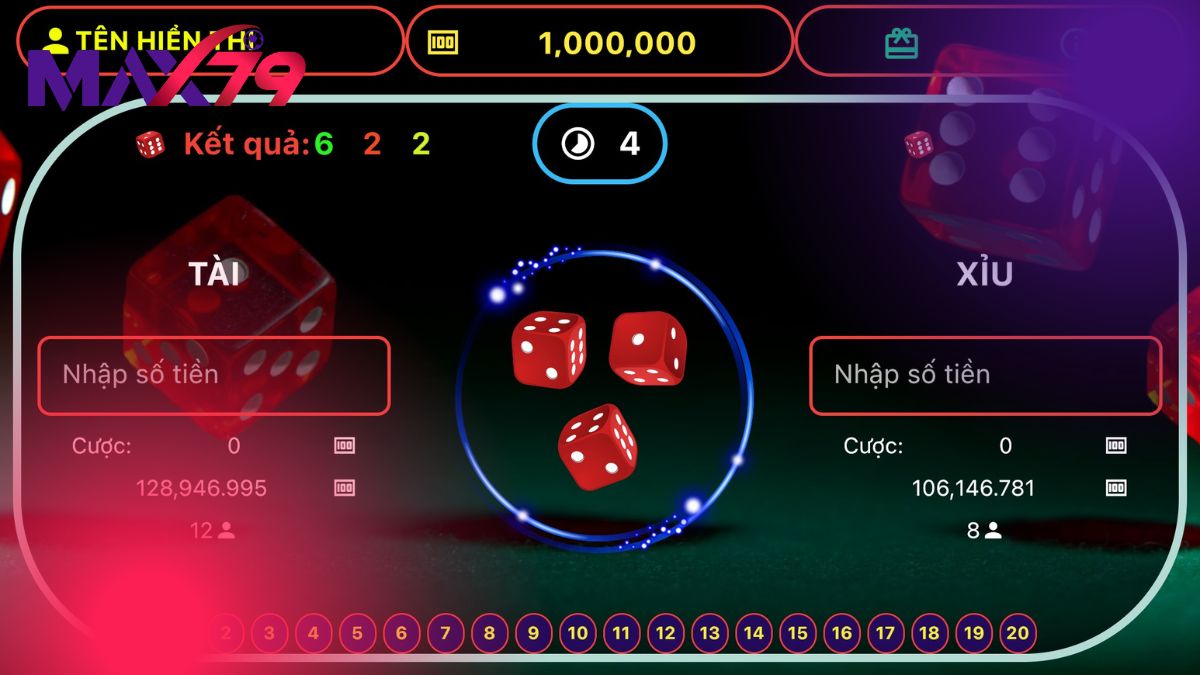Choose round history marker 7
1200x675 pixels.
tap(445, 633)
